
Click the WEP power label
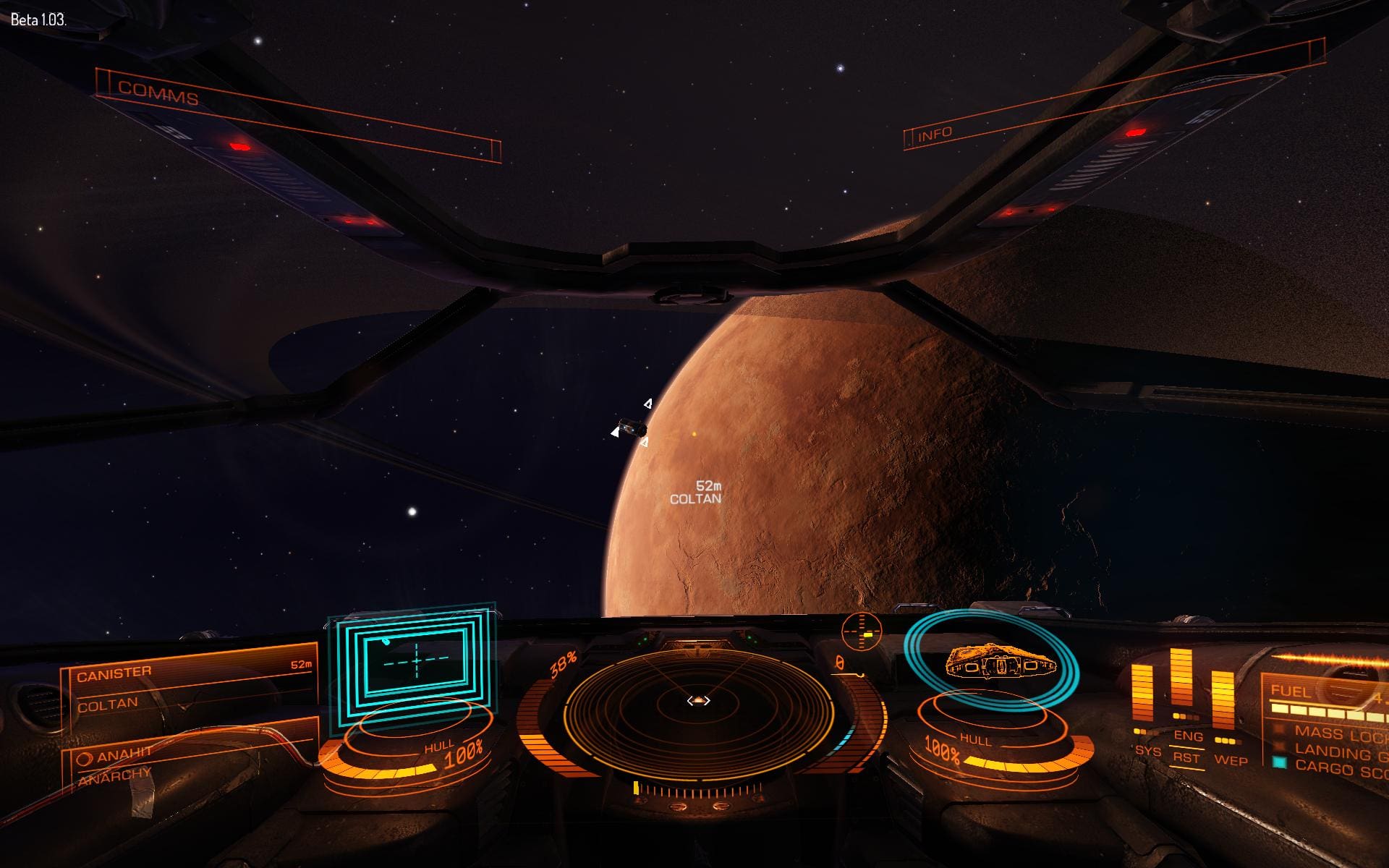1230,760
